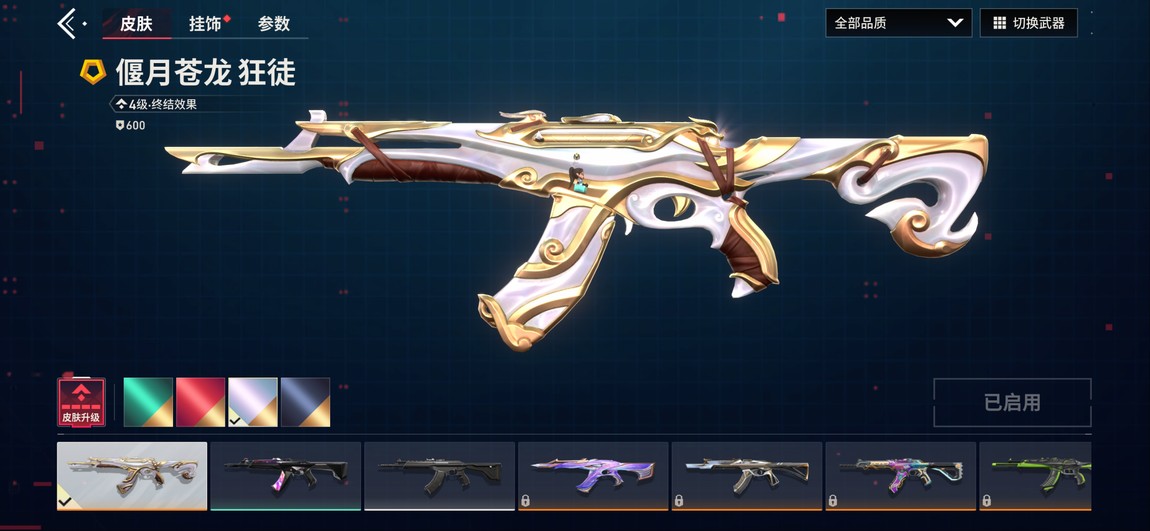This screenshot has width=1150, height=531.
Task: Open the 挂饰 tab
Action: (x=206, y=23)
